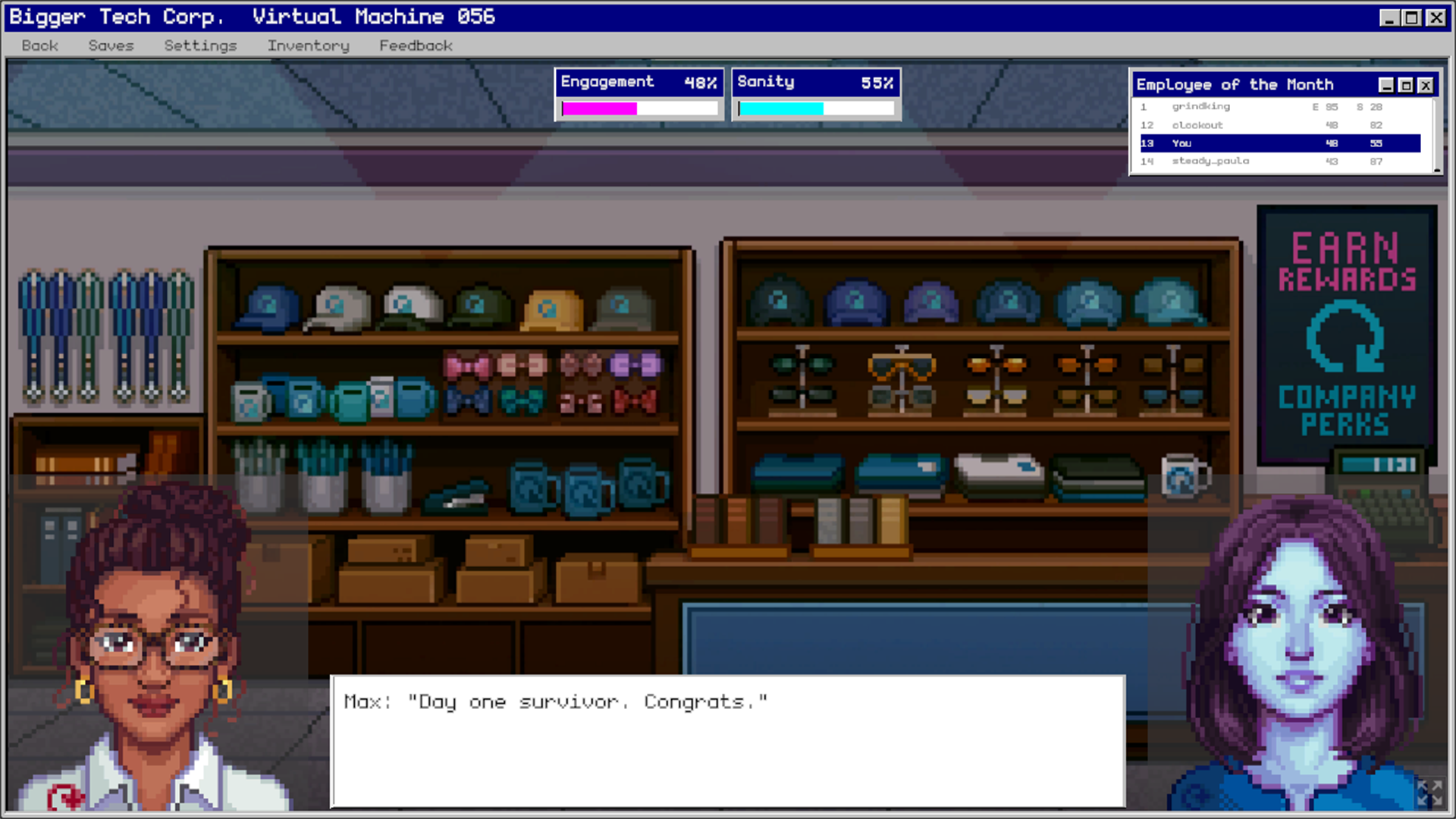Open the Inventory menu
Screen dimensions: 1456x819
[308, 45]
